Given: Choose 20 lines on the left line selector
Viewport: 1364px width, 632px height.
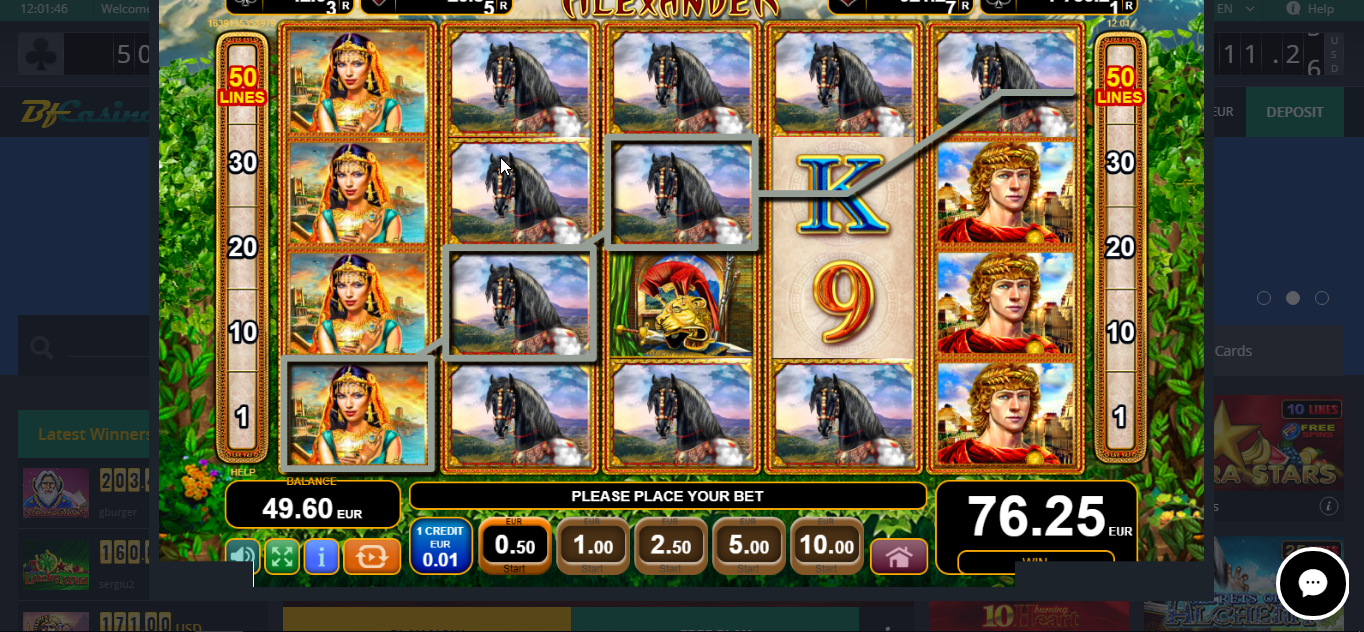Looking at the screenshot, I should click(243, 247).
